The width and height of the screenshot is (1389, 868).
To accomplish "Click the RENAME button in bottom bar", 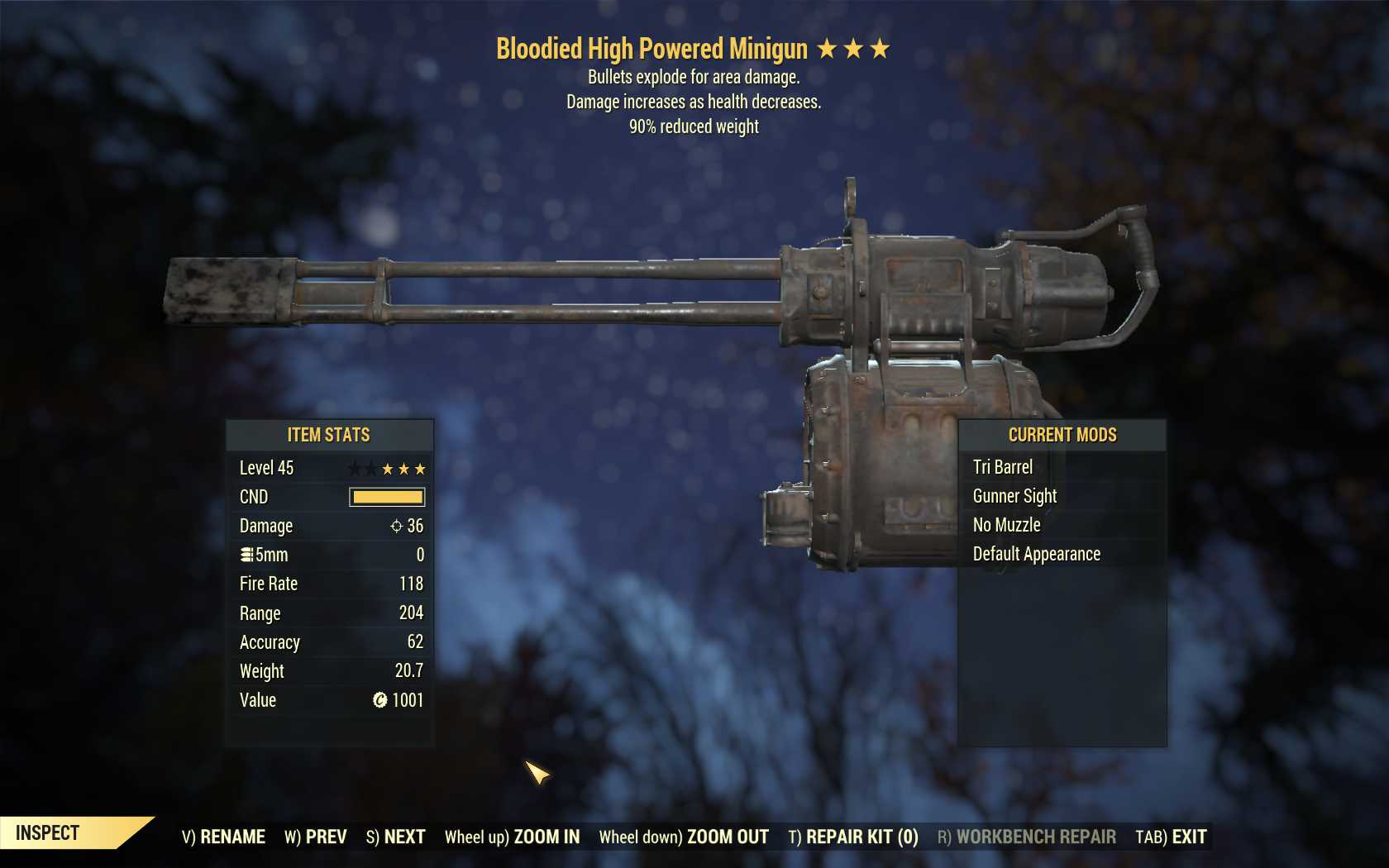I will (x=223, y=837).
